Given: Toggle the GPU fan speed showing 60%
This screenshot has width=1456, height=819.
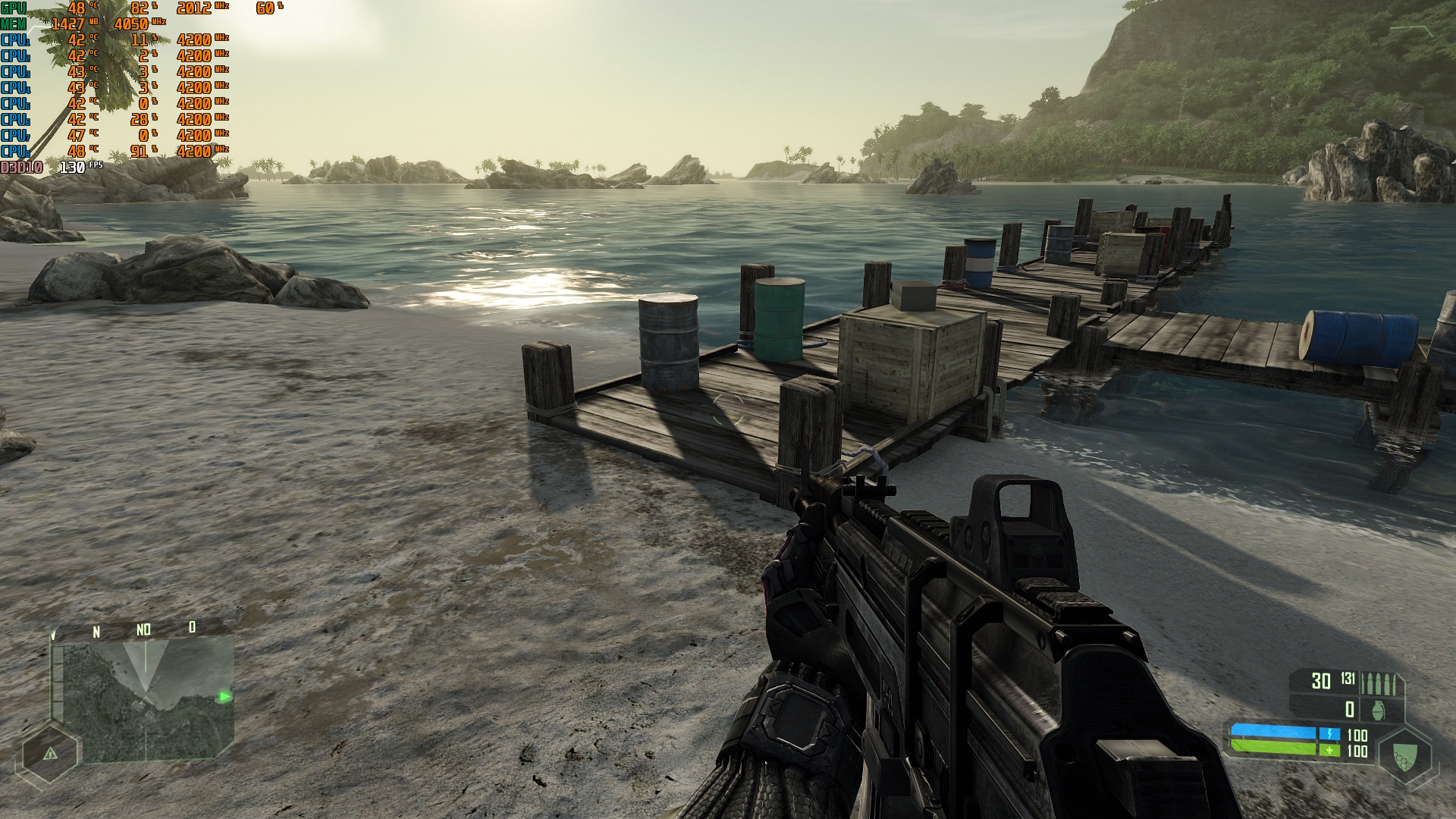Looking at the screenshot, I should (x=265, y=8).
